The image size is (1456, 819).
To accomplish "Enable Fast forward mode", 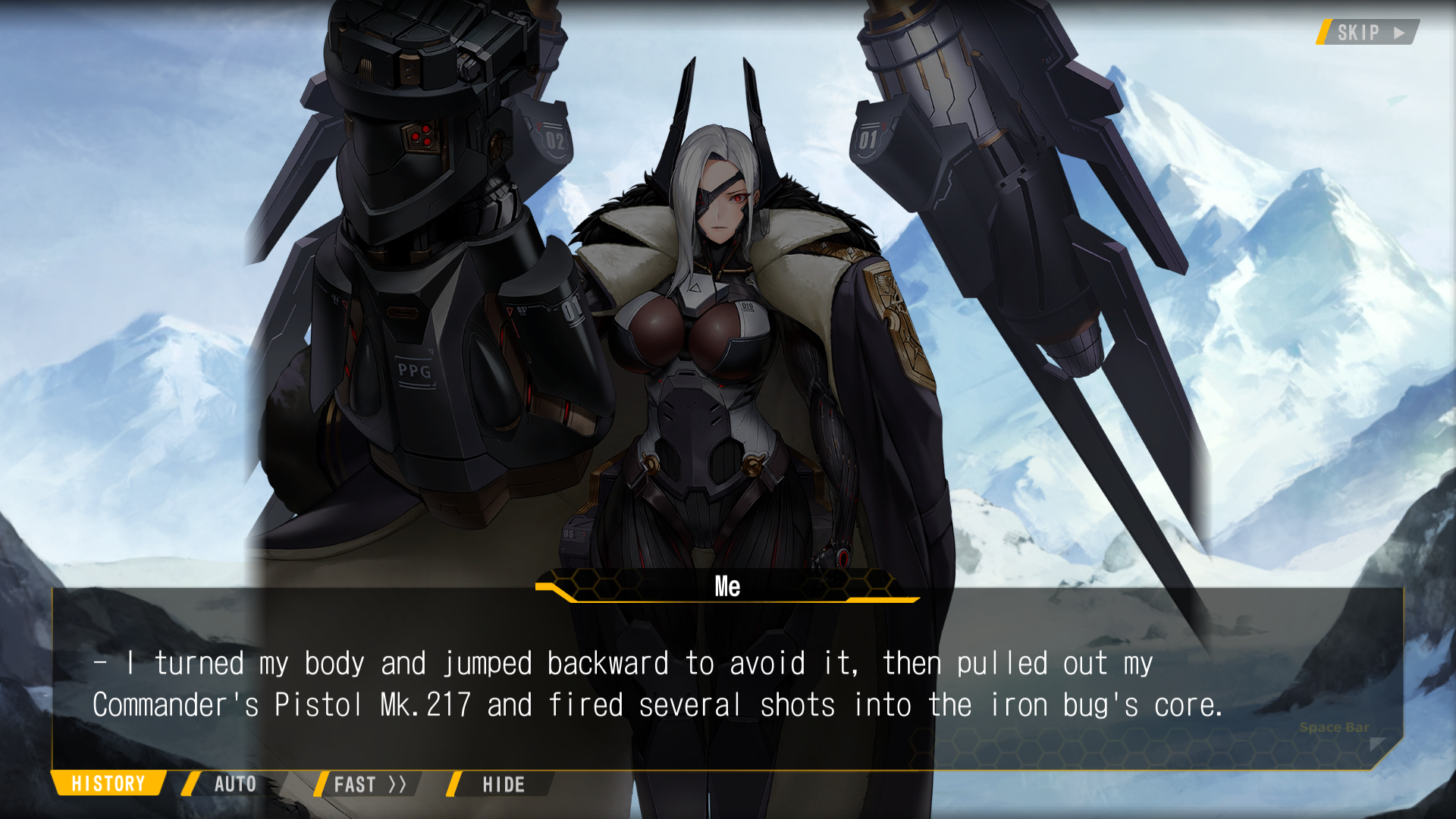I will tap(369, 784).
